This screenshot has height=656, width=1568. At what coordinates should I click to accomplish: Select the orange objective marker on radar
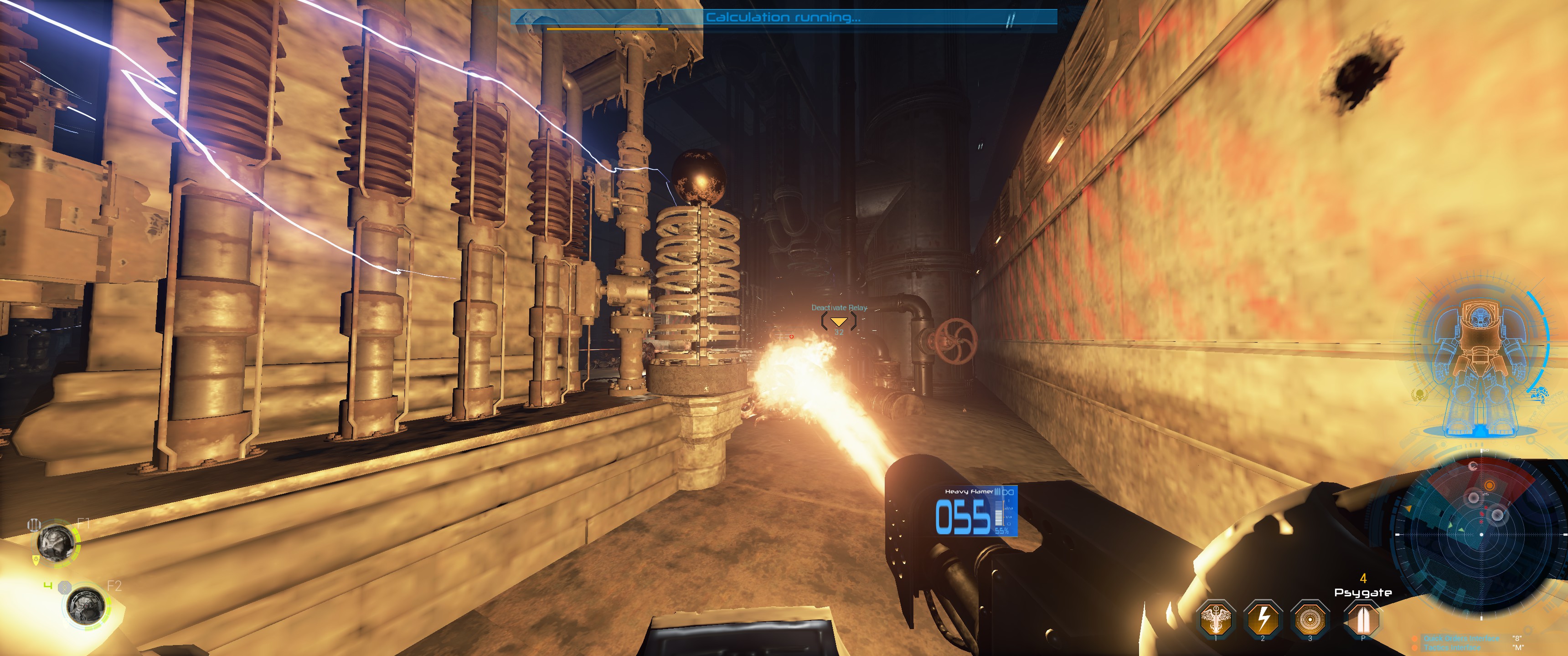click(x=1489, y=485)
